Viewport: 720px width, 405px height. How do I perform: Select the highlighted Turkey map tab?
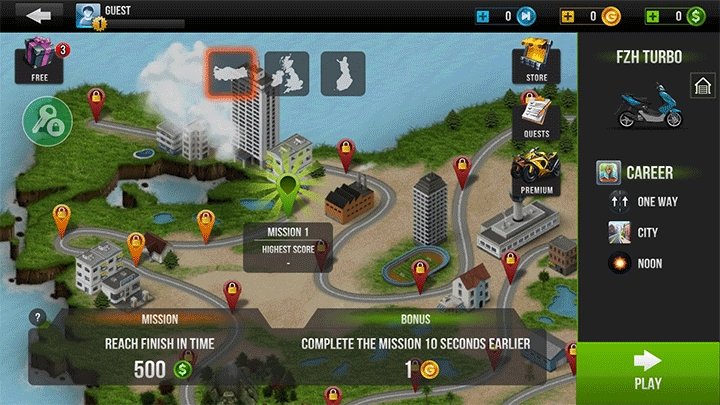click(231, 73)
